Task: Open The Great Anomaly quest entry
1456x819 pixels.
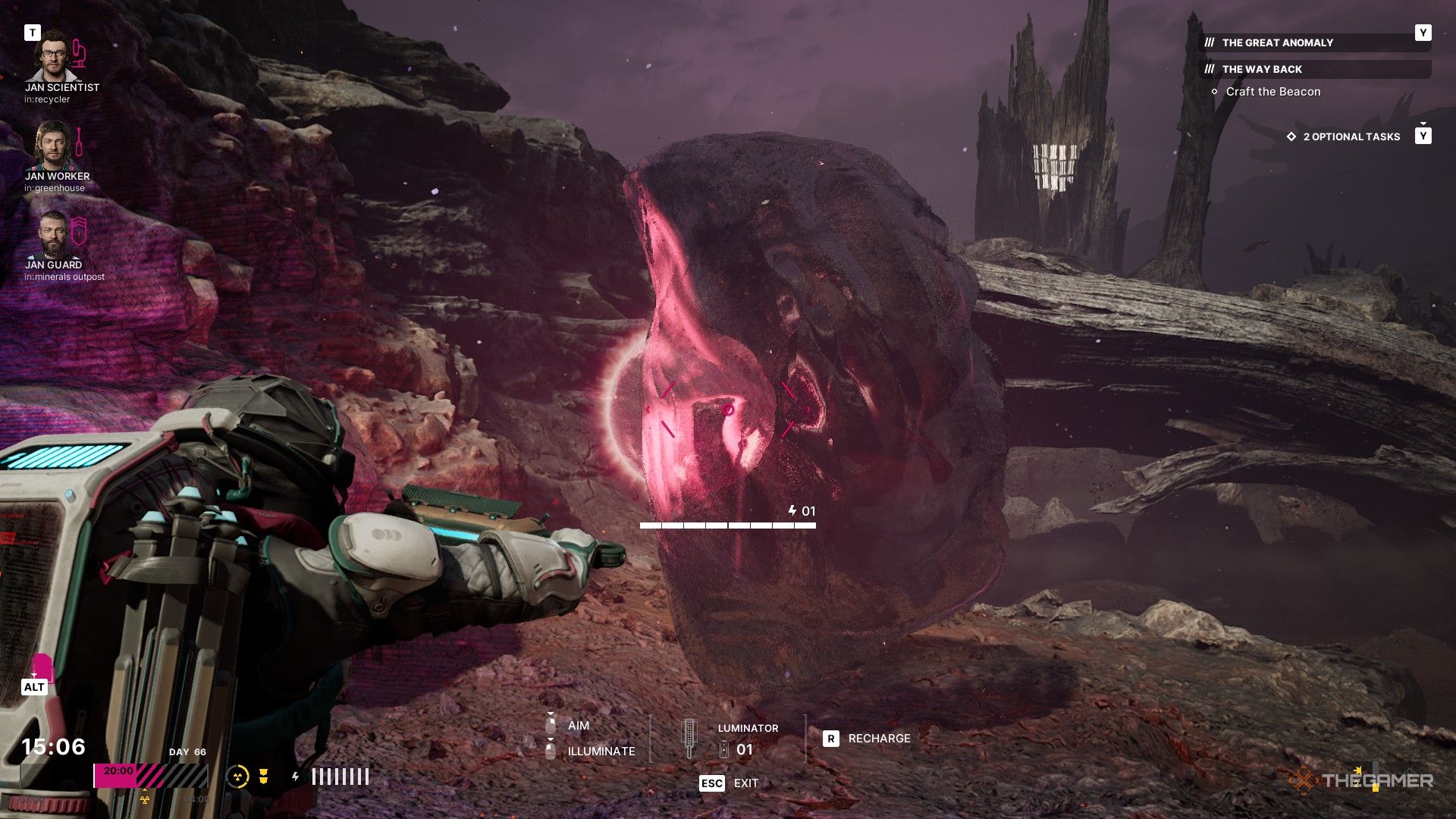Action: [x=1277, y=42]
